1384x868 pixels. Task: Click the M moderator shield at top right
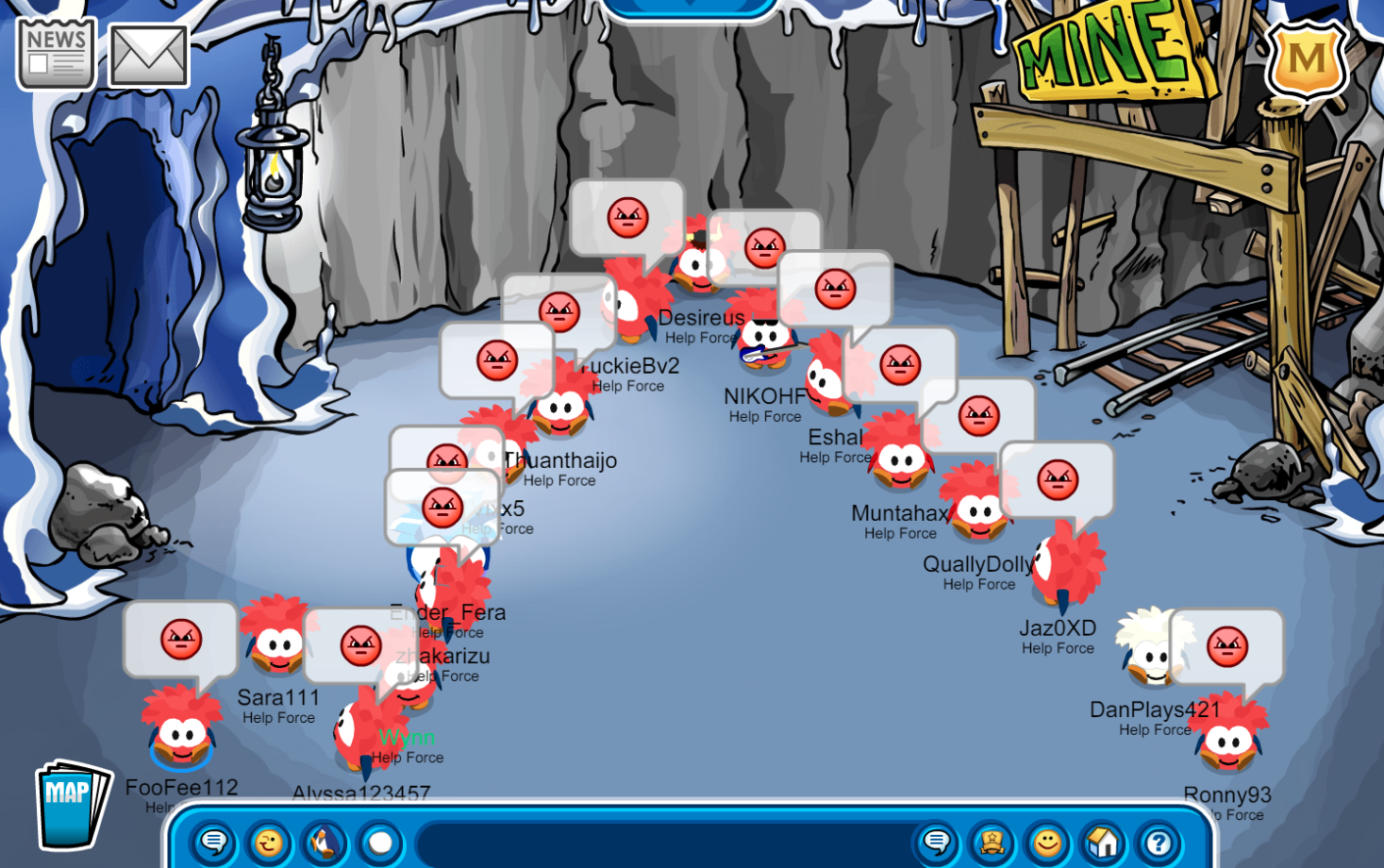(x=1308, y=60)
